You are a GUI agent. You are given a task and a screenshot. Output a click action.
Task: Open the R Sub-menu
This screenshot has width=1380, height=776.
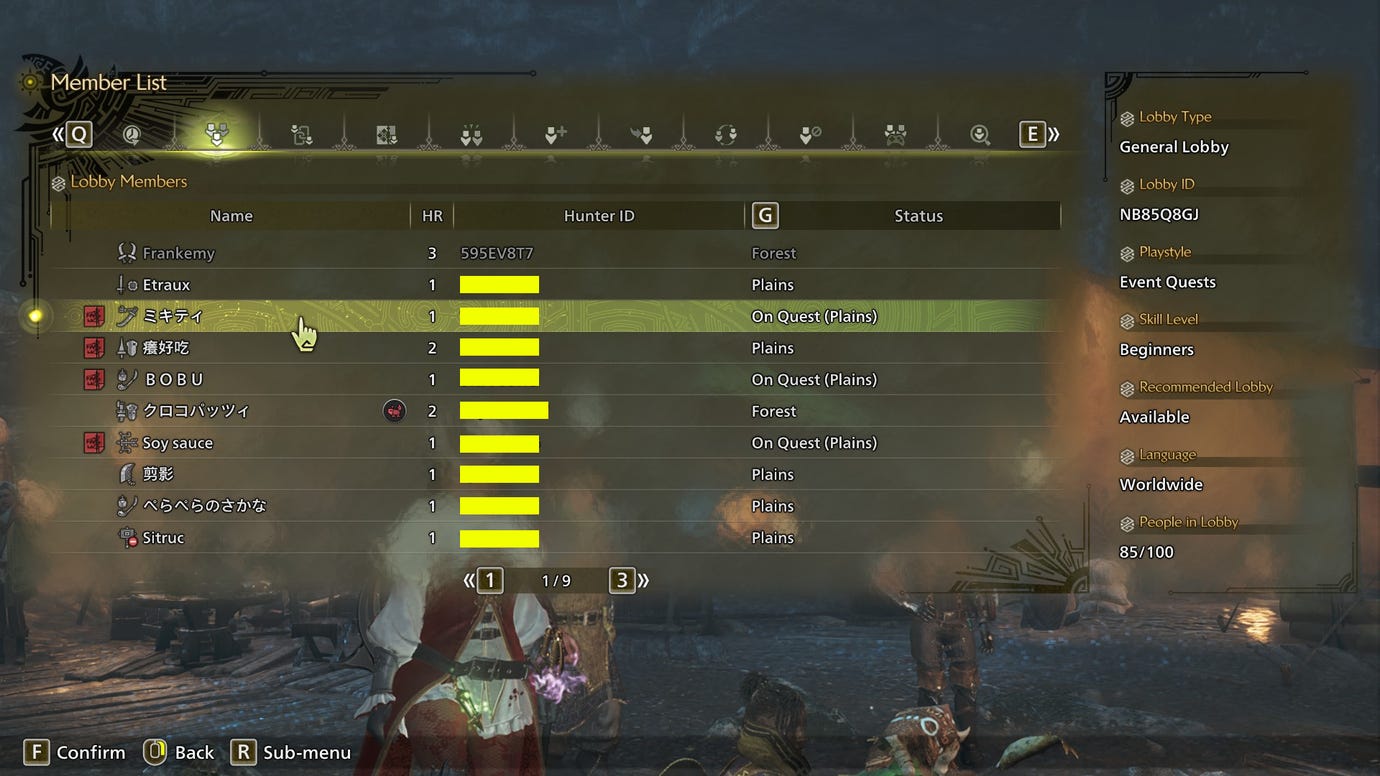(x=291, y=752)
